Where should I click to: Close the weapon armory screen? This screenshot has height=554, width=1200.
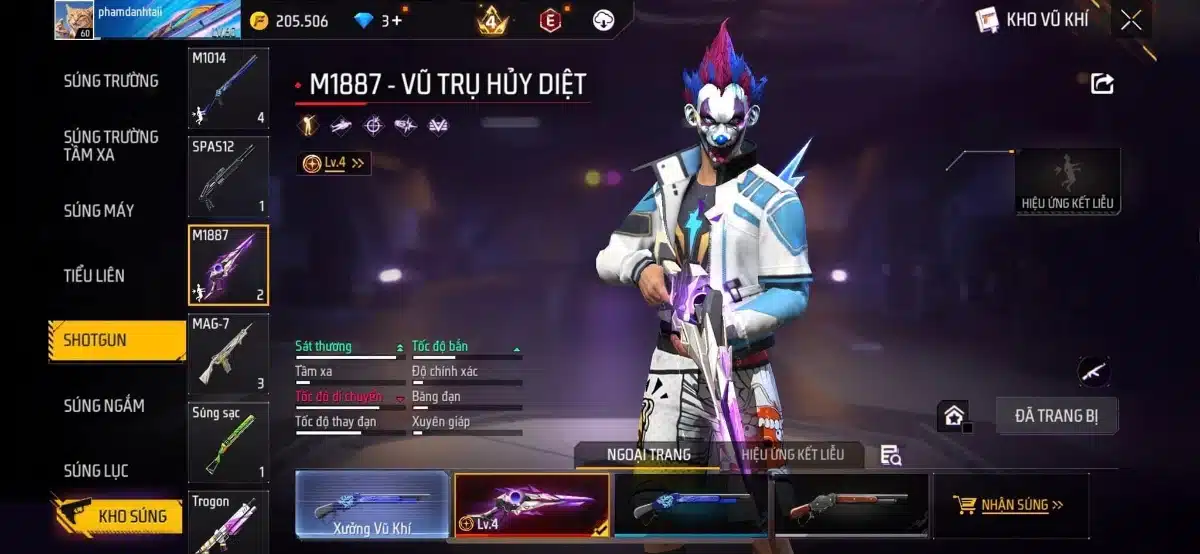coord(1131,20)
